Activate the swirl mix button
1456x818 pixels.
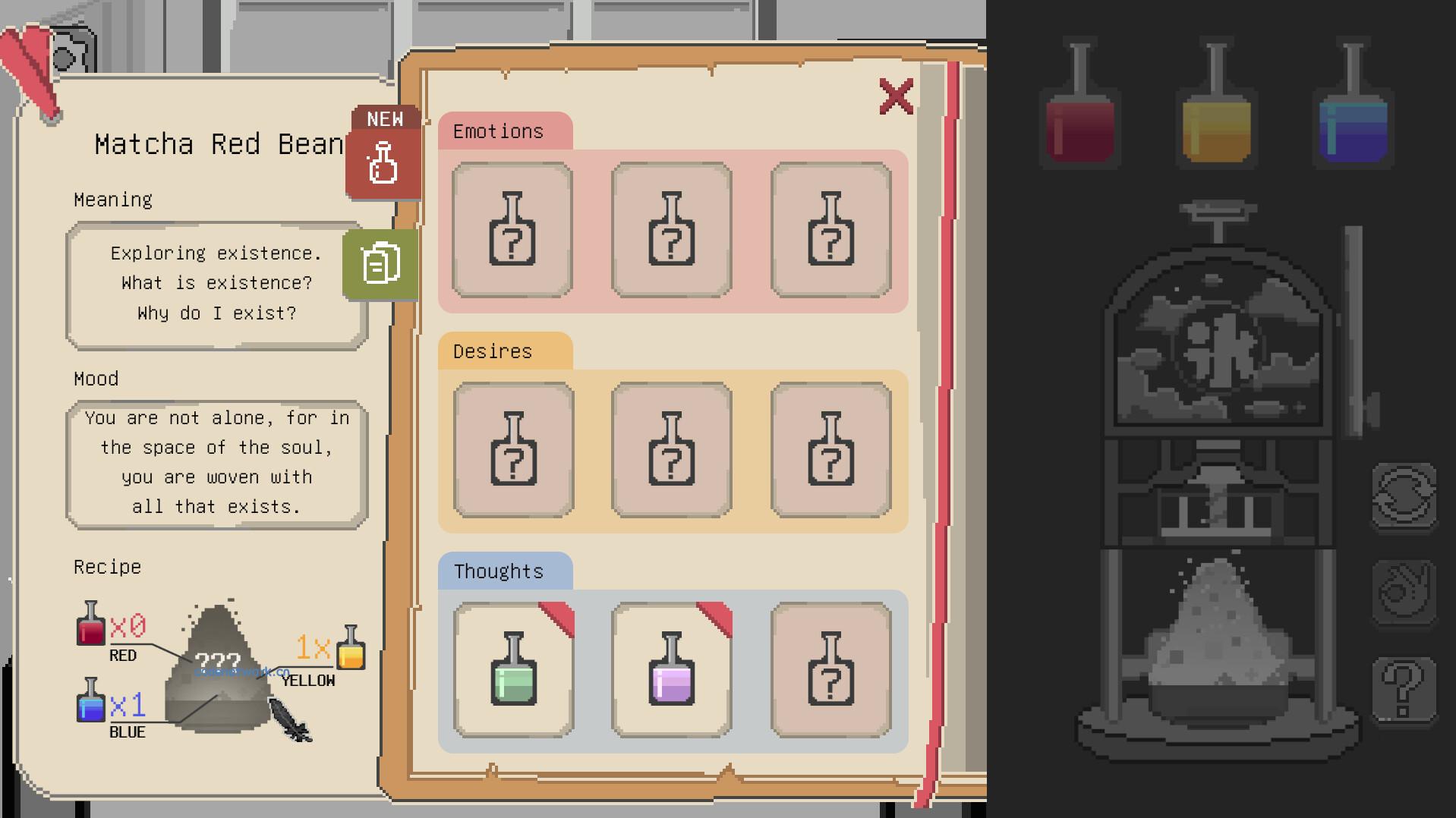tap(1404, 593)
